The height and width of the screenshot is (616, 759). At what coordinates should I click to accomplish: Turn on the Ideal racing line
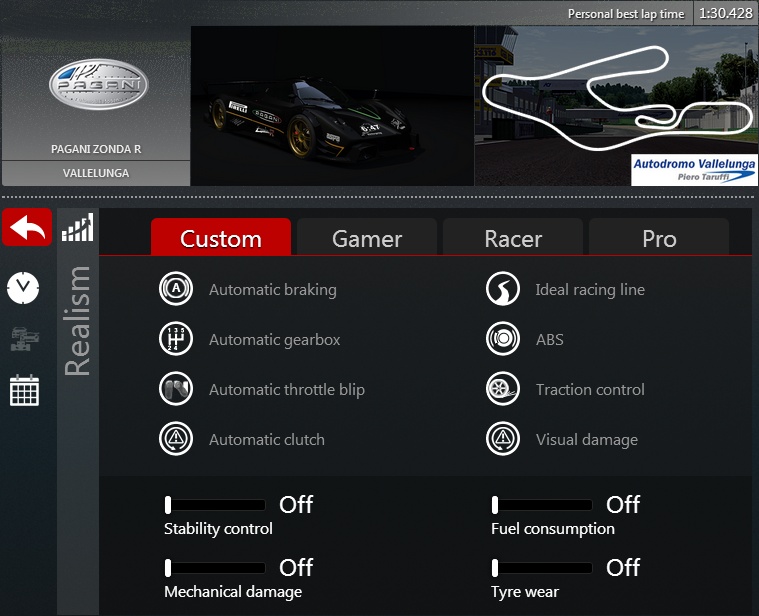click(x=503, y=289)
